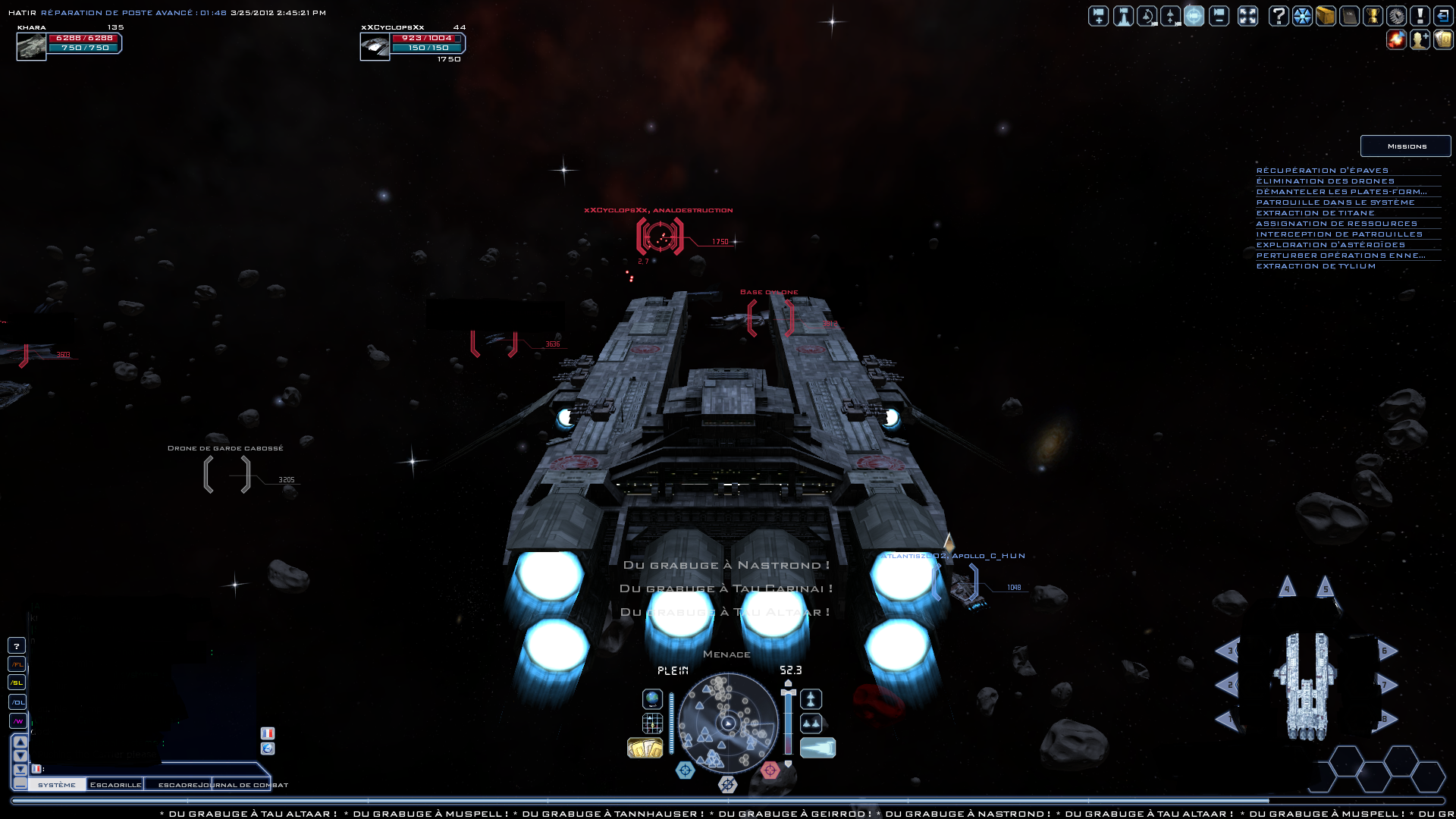Switch to the Escadrille chat tab
The image size is (1456, 819).
pyautogui.click(x=115, y=785)
